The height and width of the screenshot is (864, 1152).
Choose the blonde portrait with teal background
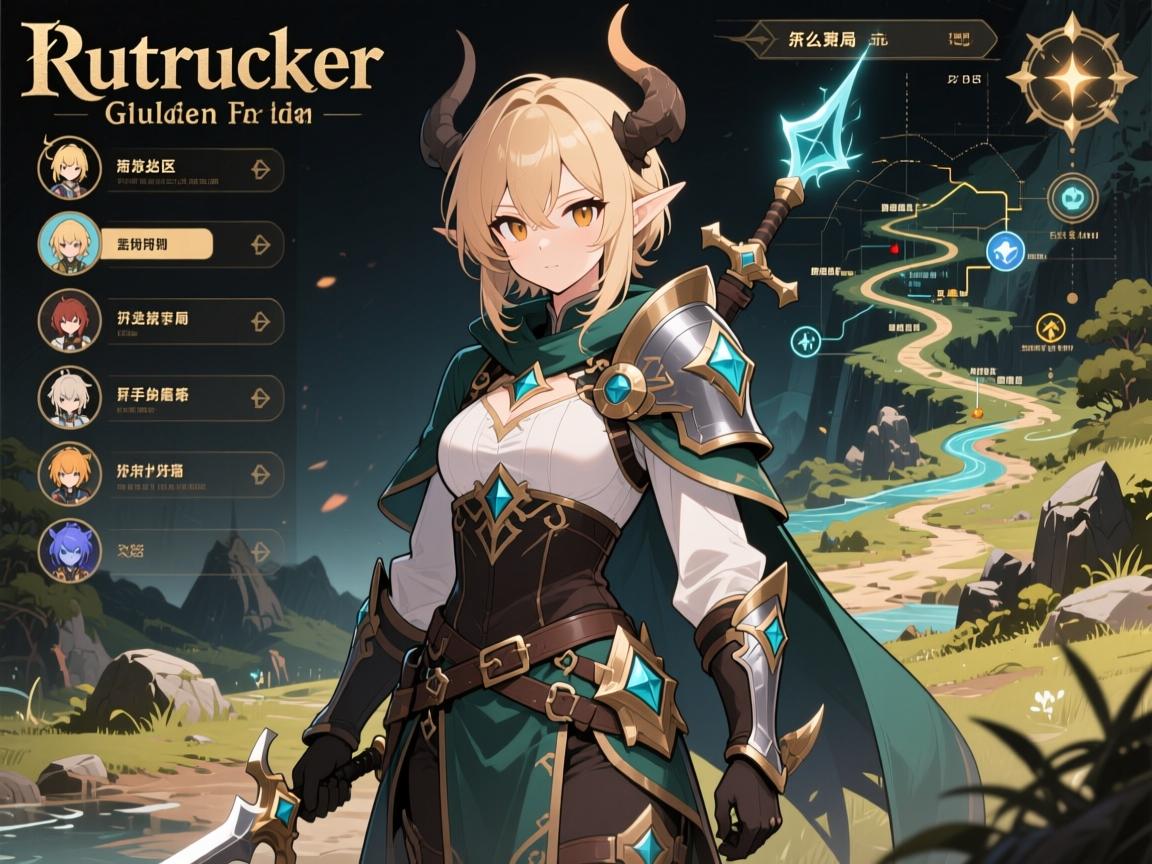68,243
